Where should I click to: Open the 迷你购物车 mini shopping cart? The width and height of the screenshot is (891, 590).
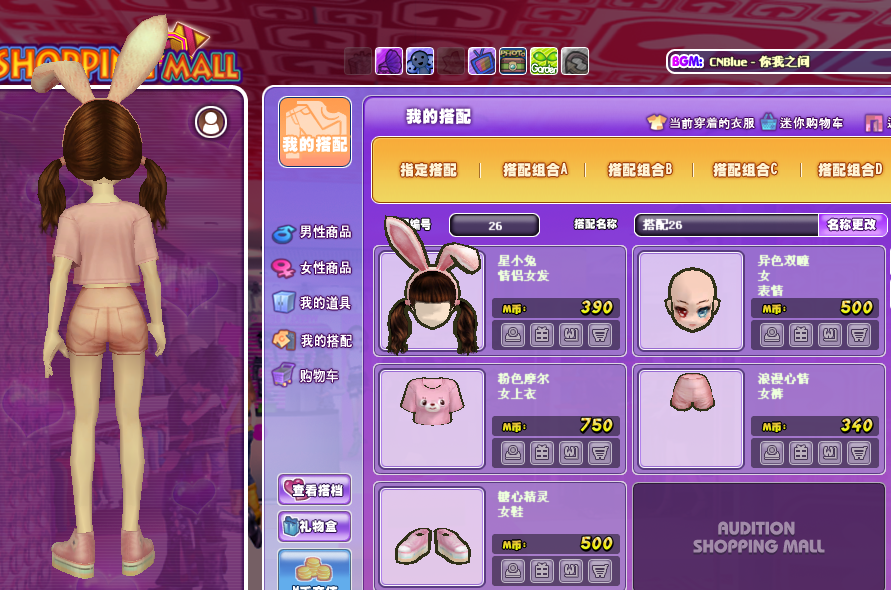801,123
